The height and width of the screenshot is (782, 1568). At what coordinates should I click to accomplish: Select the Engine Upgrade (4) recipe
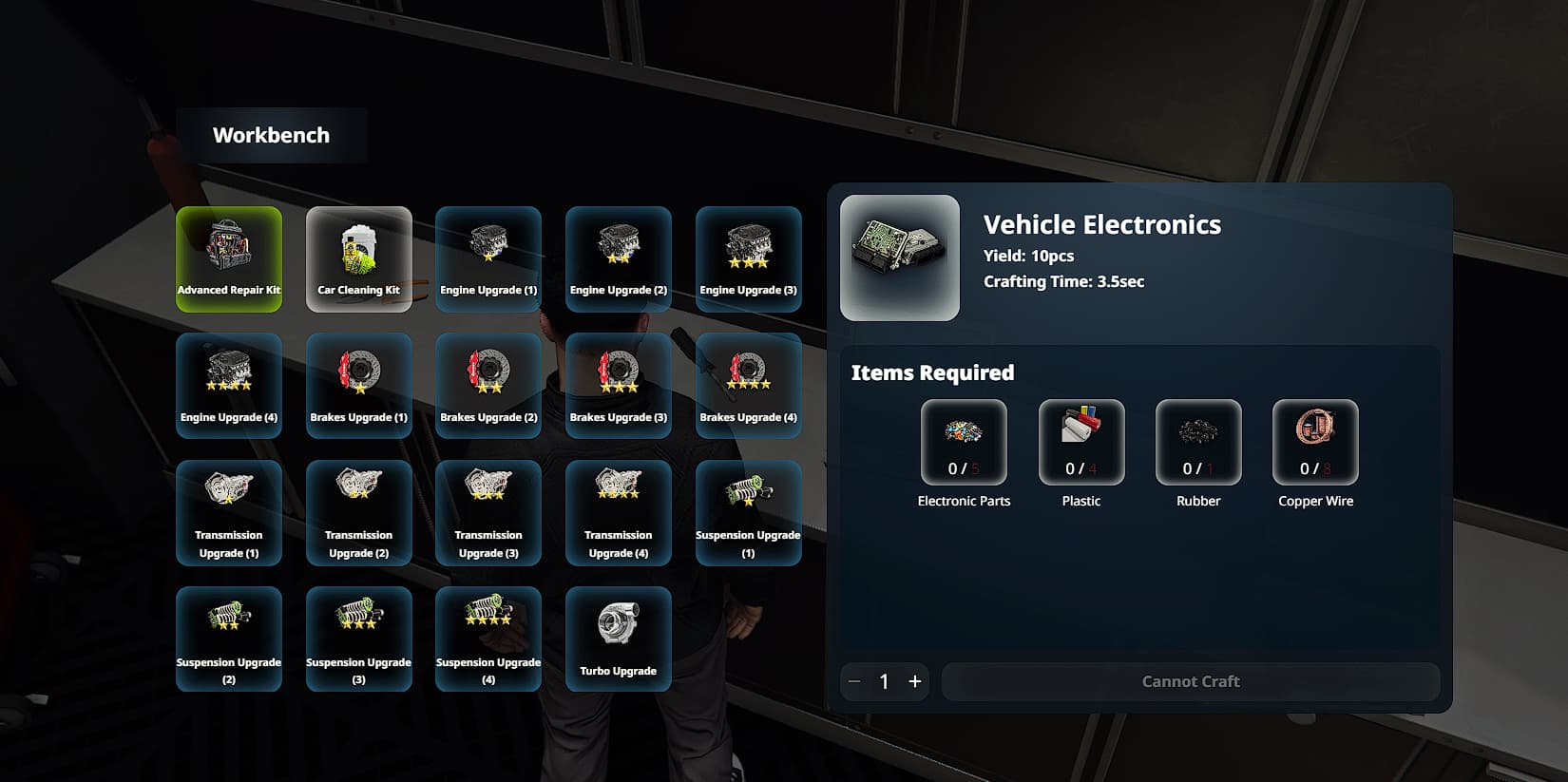tap(228, 385)
